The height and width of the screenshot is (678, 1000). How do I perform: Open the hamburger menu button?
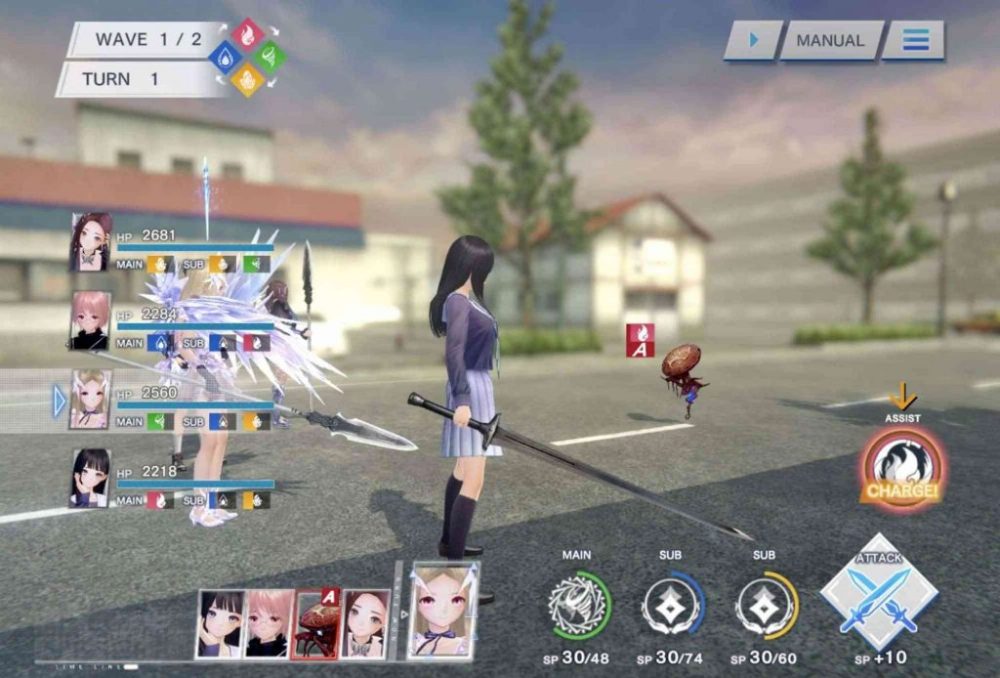pos(915,41)
